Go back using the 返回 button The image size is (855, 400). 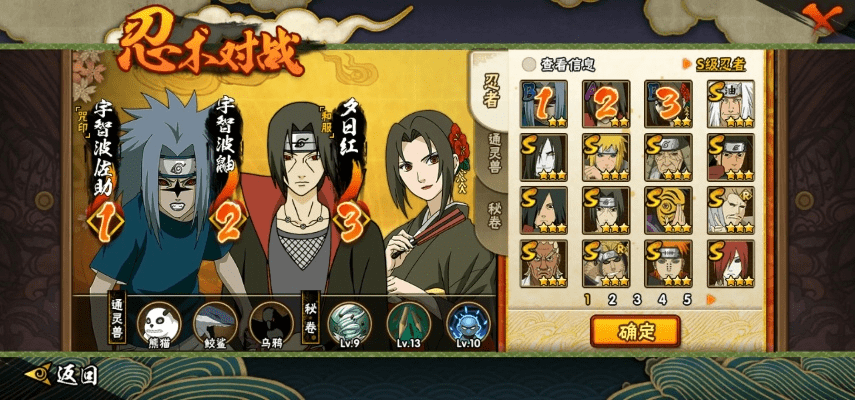tap(64, 375)
